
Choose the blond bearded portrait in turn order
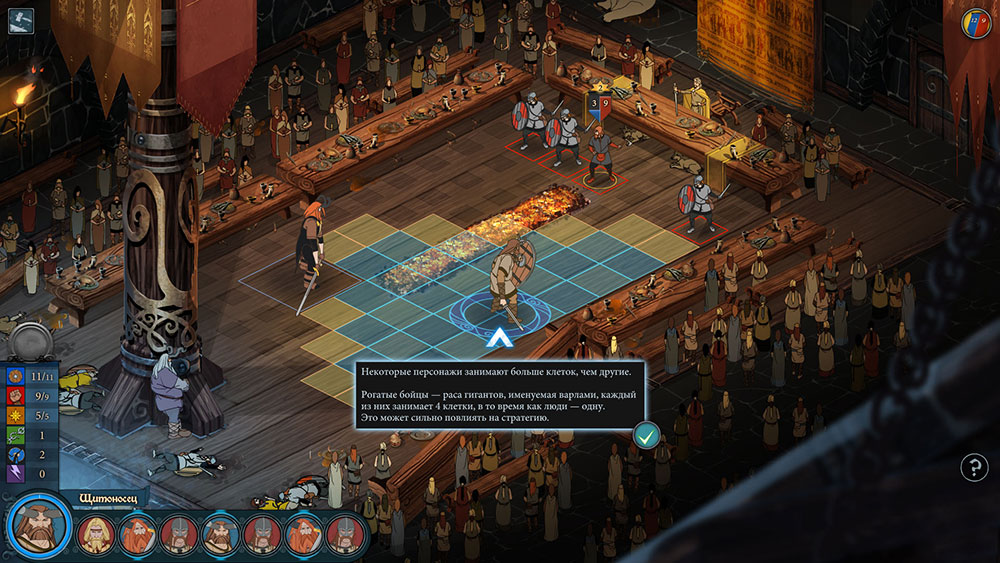(96, 535)
